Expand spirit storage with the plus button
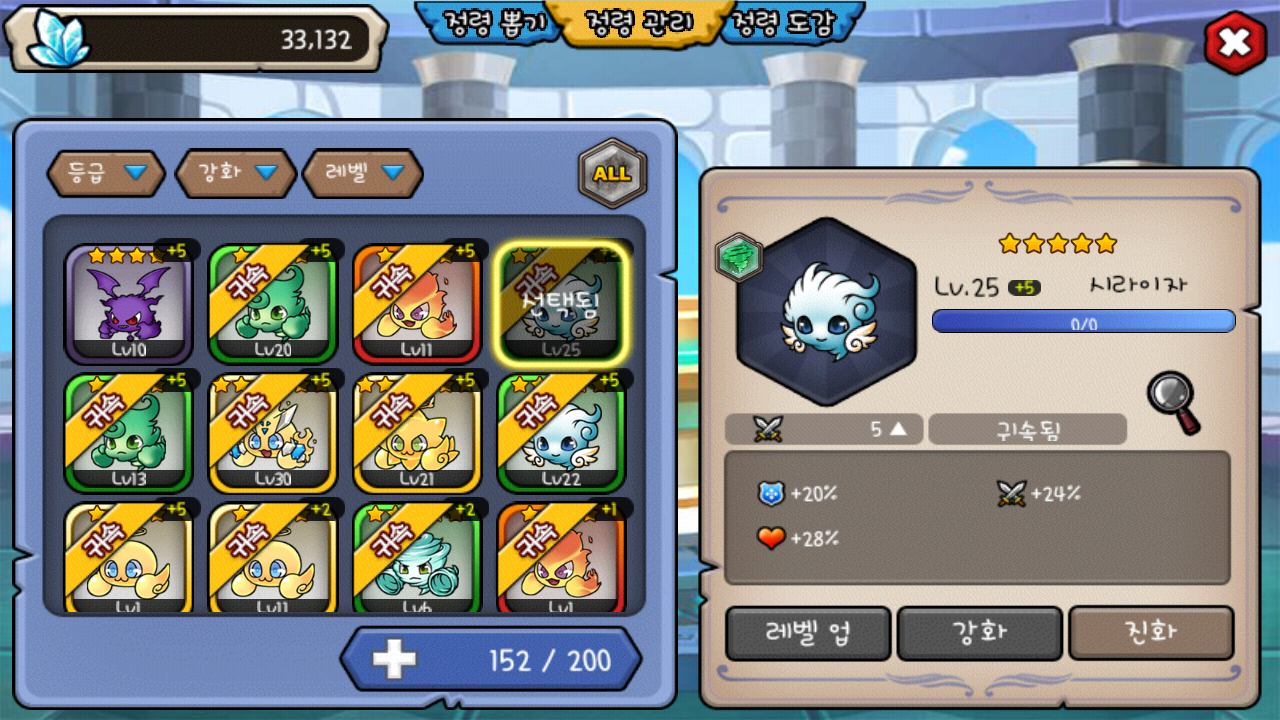 (394, 660)
